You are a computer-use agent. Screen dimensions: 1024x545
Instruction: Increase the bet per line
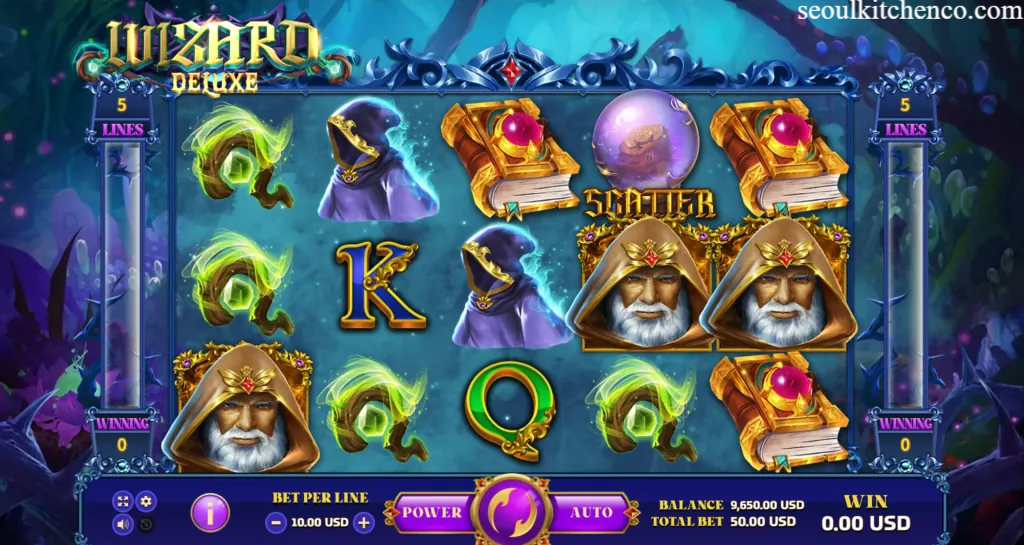click(364, 521)
